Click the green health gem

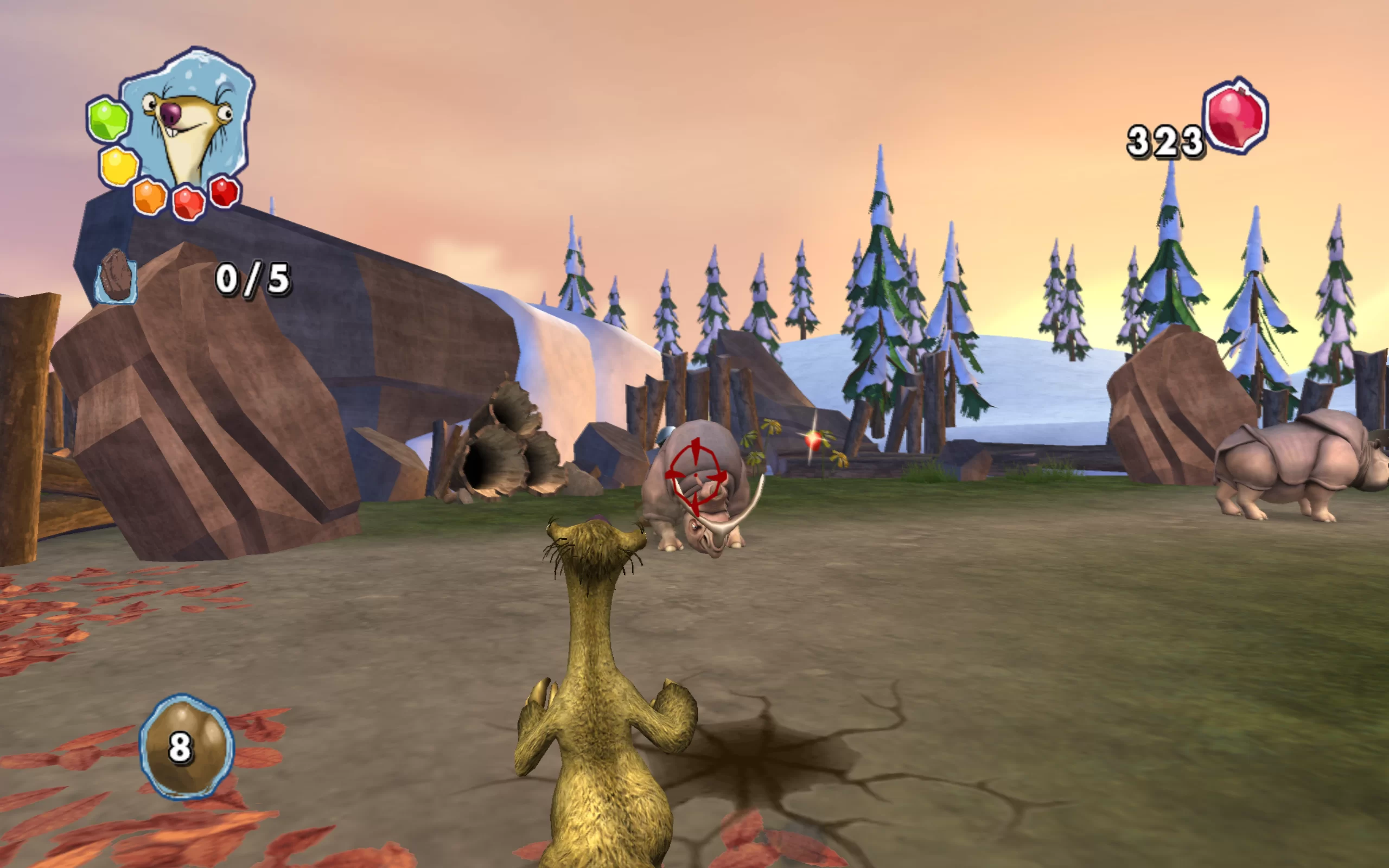[x=109, y=119]
